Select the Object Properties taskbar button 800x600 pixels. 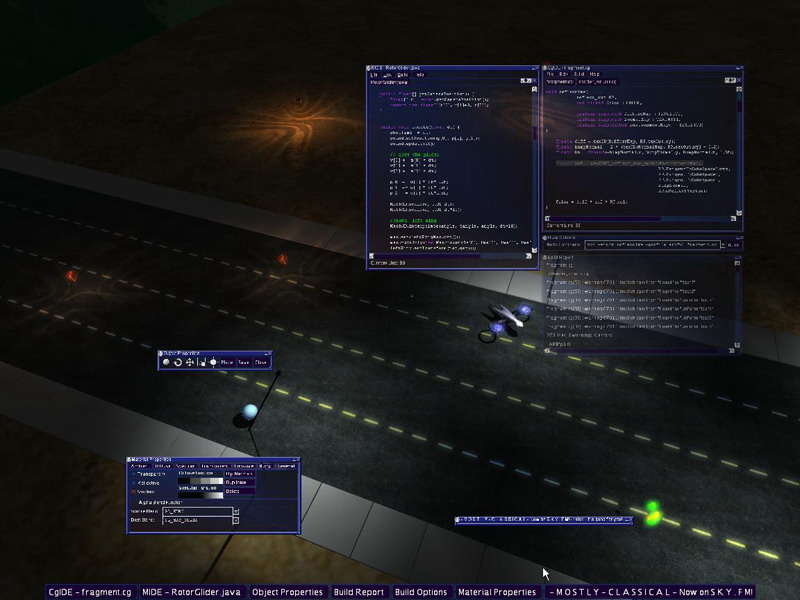click(289, 592)
